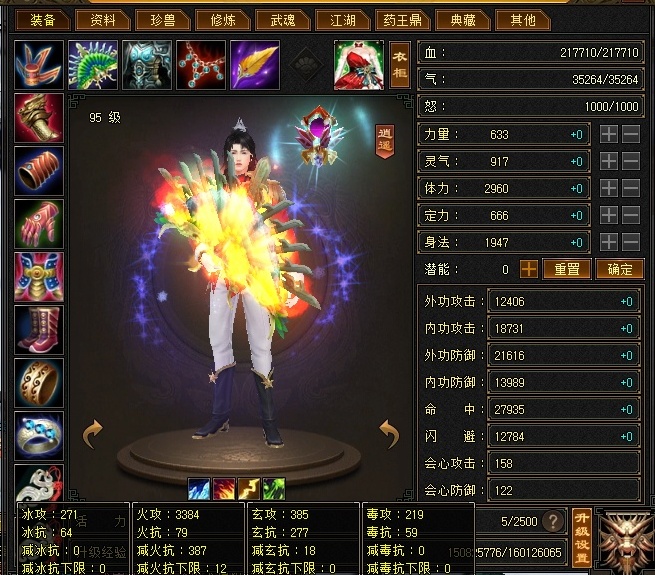Click the 重置 reset button
The height and width of the screenshot is (575, 655).
point(567,269)
